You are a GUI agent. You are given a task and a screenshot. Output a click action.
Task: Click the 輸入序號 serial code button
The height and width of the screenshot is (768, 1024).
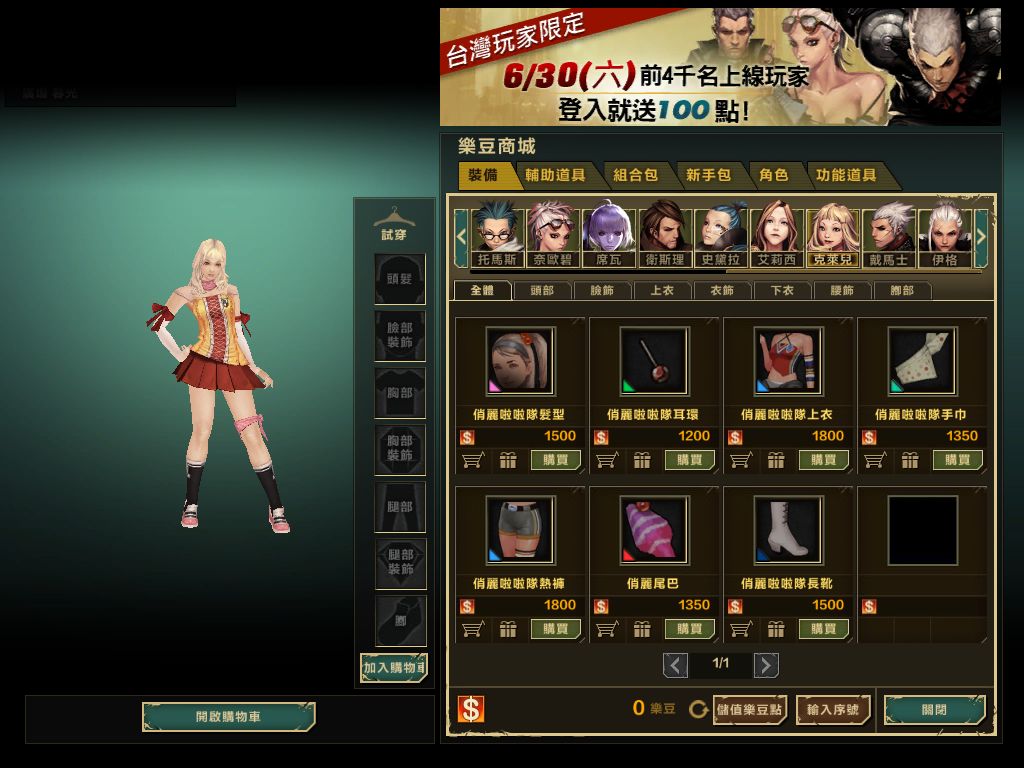833,710
